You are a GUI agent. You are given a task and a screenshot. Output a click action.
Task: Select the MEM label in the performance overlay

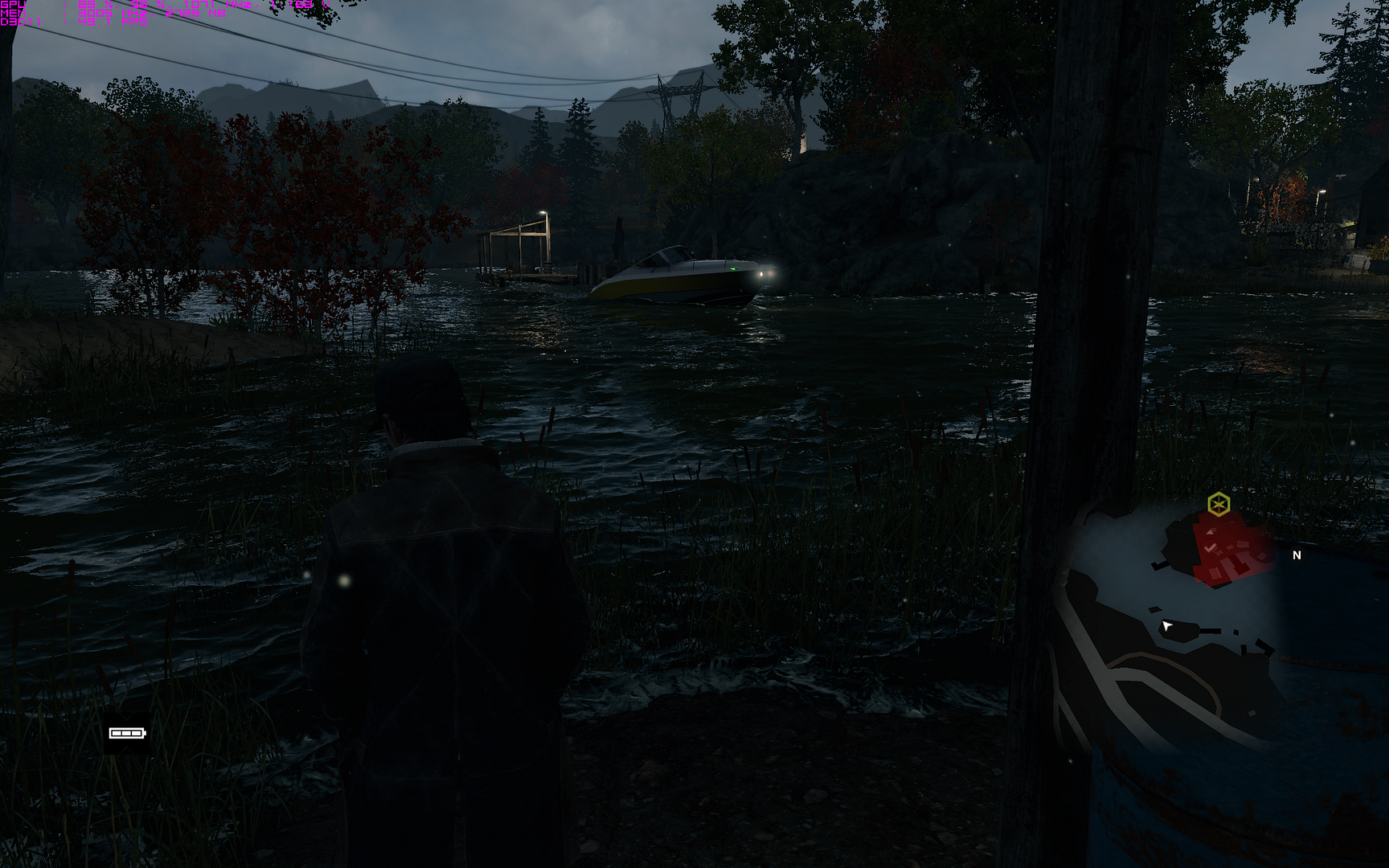[x=12, y=12]
